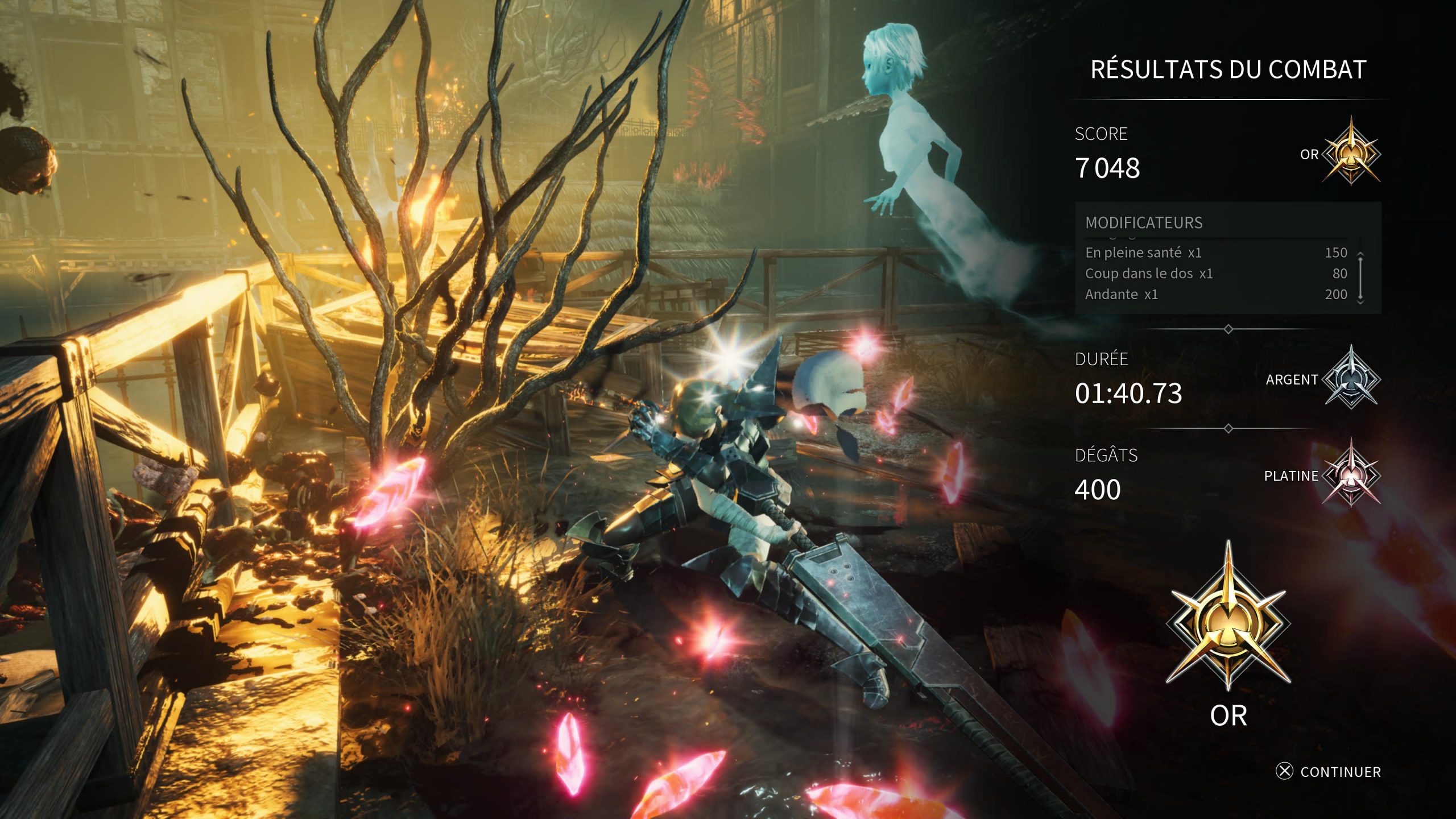The width and height of the screenshot is (1456, 819).
Task: Click the gold score medal icon
Action: pyautogui.click(x=1351, y=152)
